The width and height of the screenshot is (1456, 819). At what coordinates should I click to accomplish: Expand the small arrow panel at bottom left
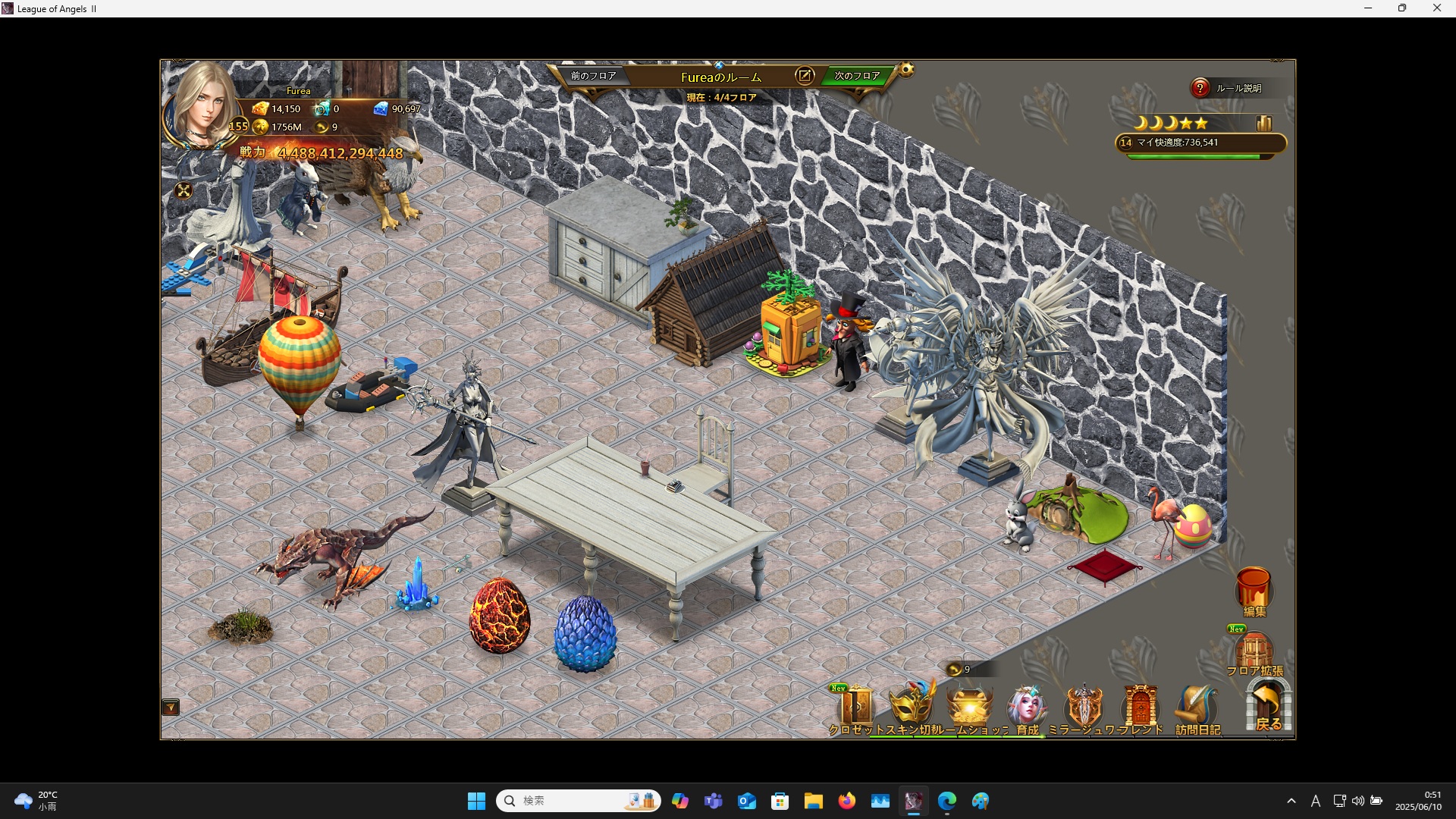point(171,708)
